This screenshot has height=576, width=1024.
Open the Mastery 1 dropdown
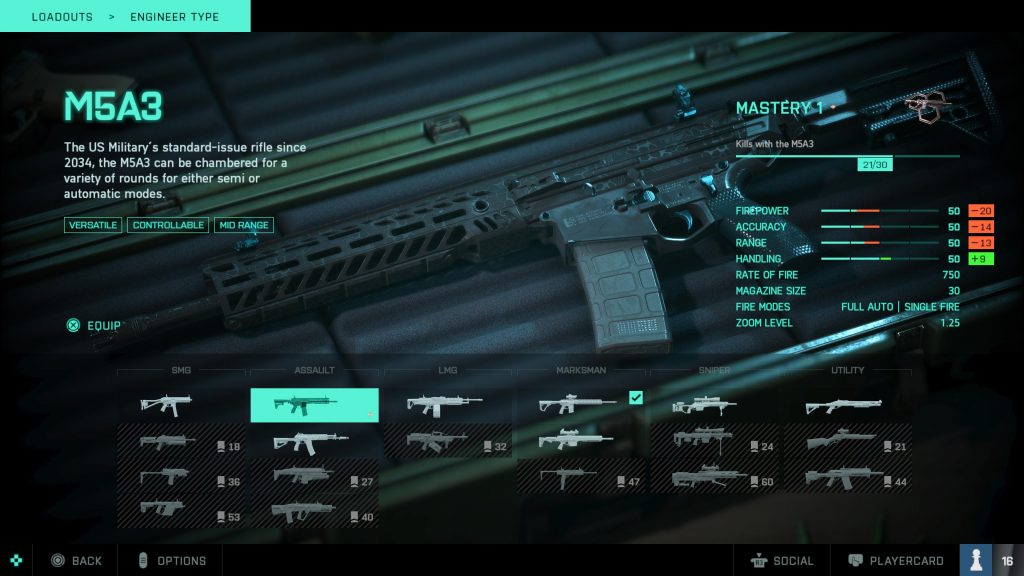[786, 108]
